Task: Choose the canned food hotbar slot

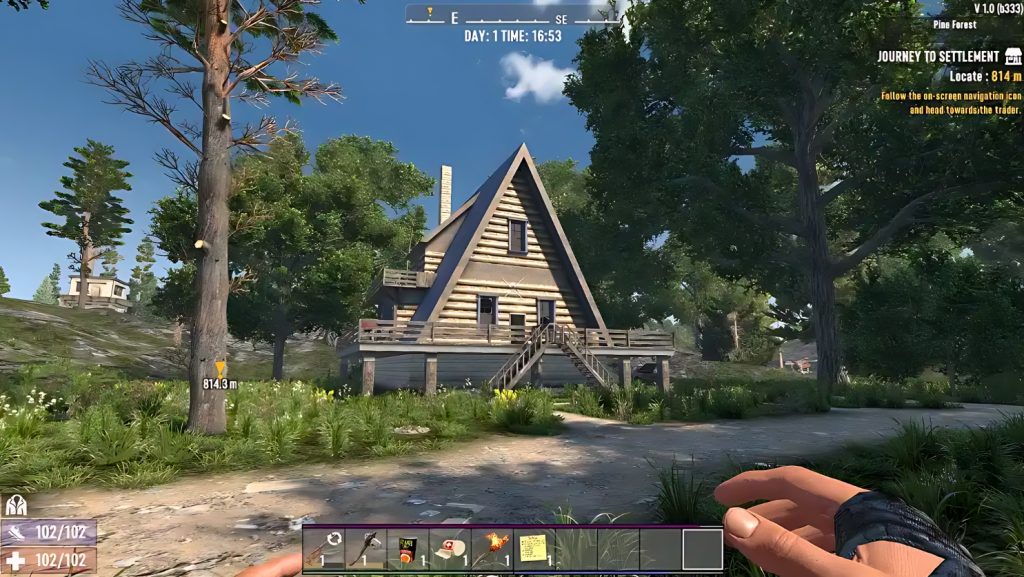Action: click(408, 549)
